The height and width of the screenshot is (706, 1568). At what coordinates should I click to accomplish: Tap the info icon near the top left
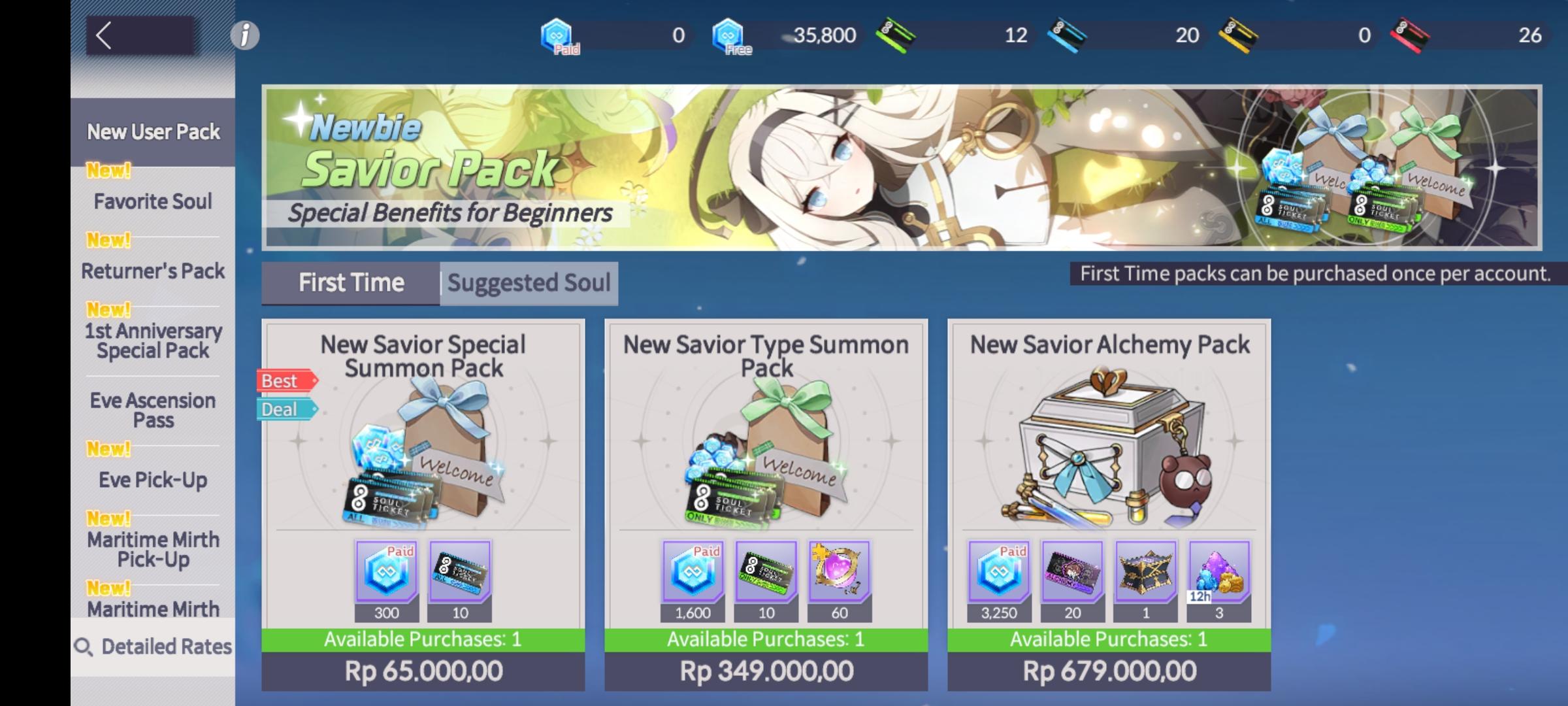(x=244, y=36)
